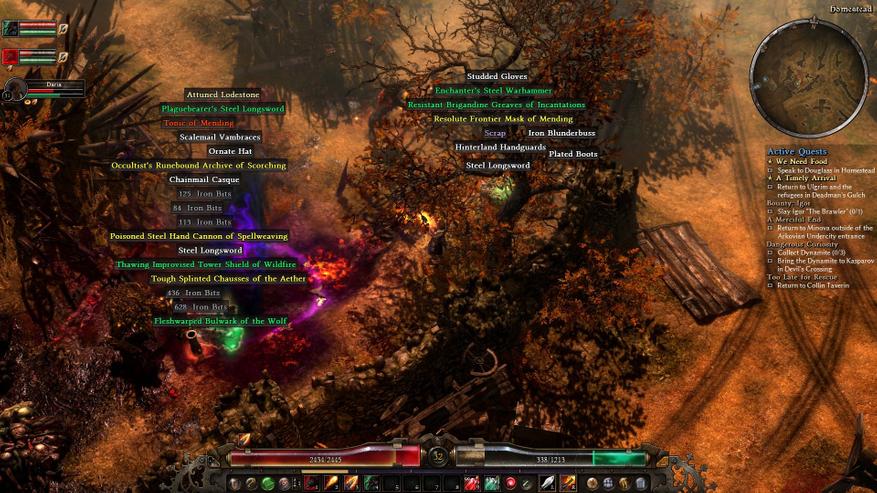
Task: Take the Enchanter's Steel Warhammer label
Action: pos(493,91)
